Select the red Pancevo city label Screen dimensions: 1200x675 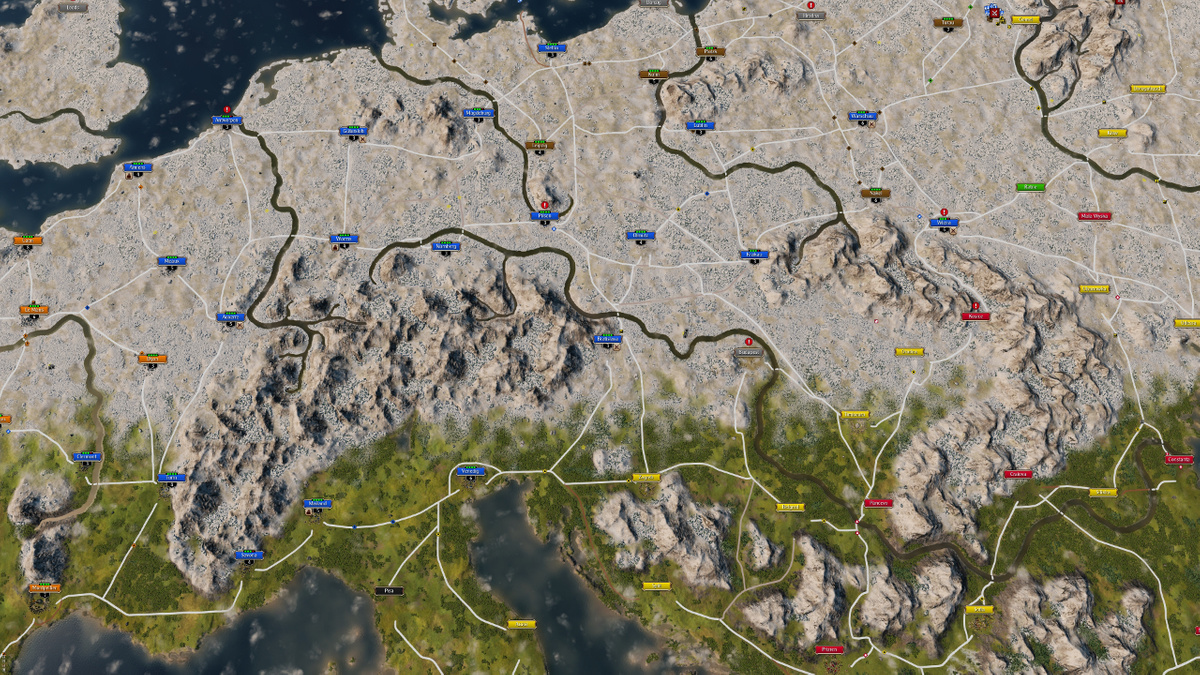(879, 503)
